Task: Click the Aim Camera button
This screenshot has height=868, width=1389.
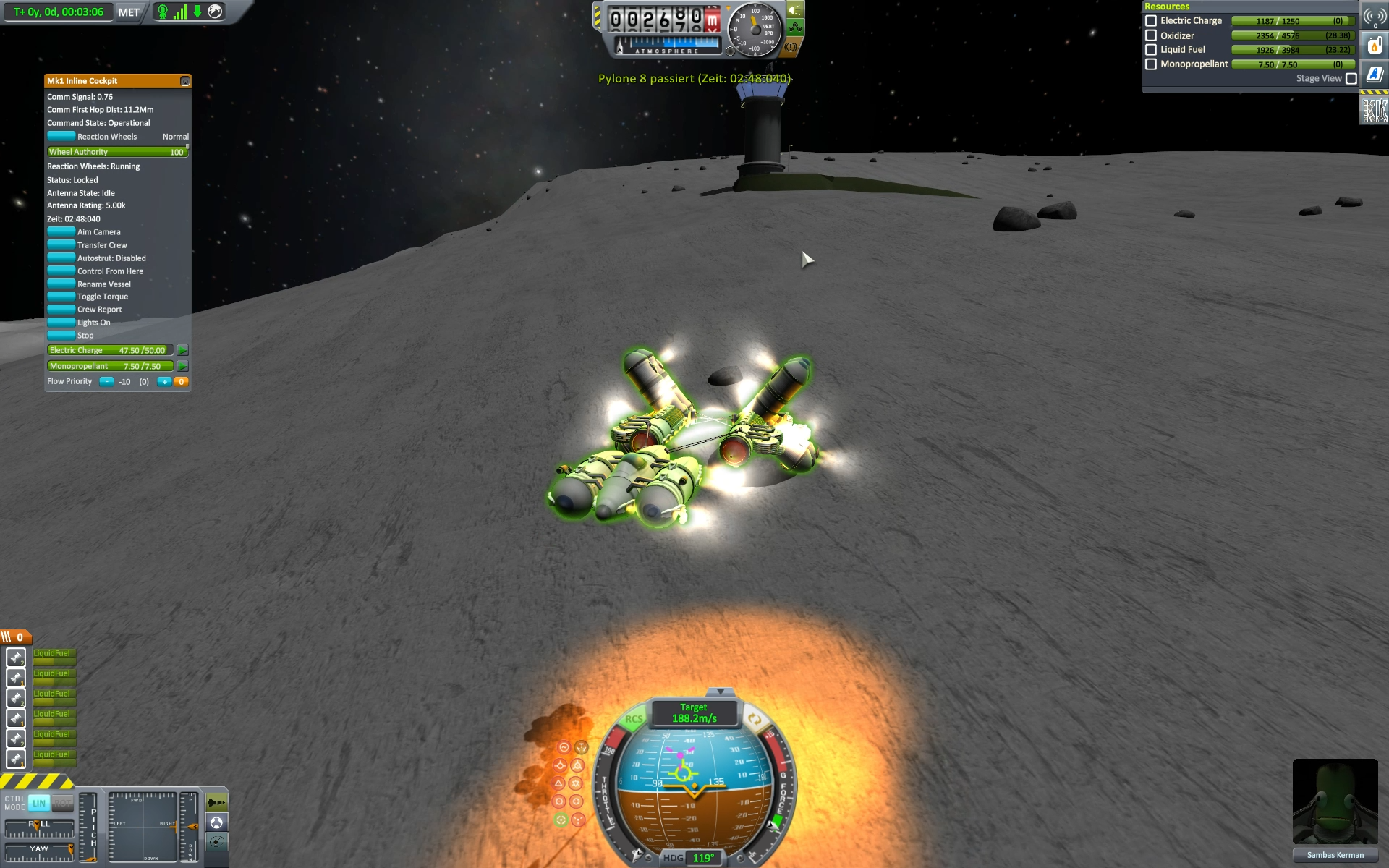Action: [x=61, y=232]
